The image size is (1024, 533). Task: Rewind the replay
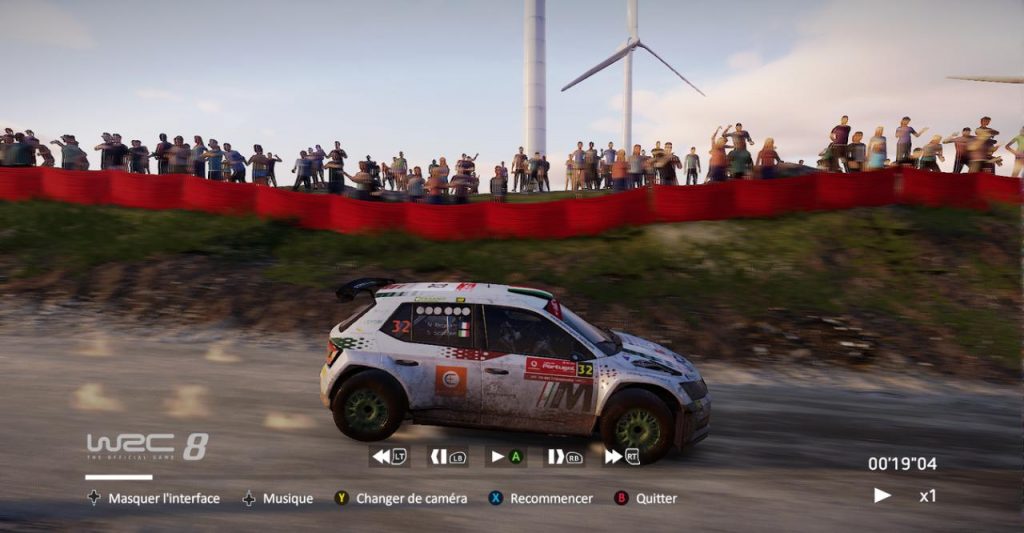click(x=388, y=456)
